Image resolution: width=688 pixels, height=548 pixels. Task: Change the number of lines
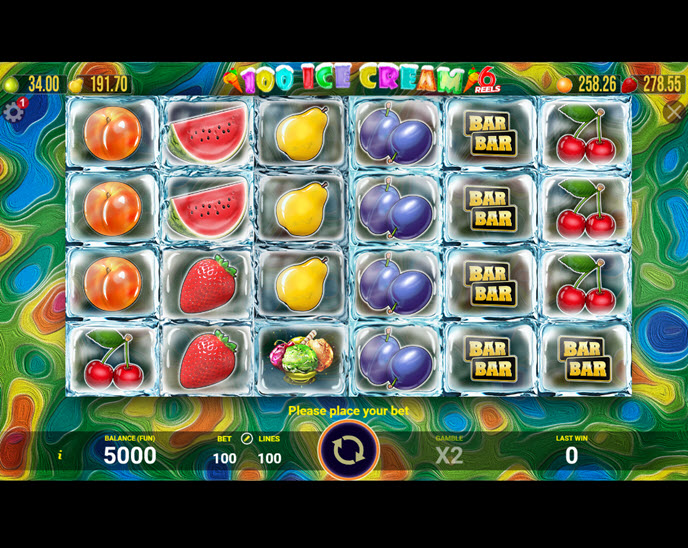click(269, 458)
